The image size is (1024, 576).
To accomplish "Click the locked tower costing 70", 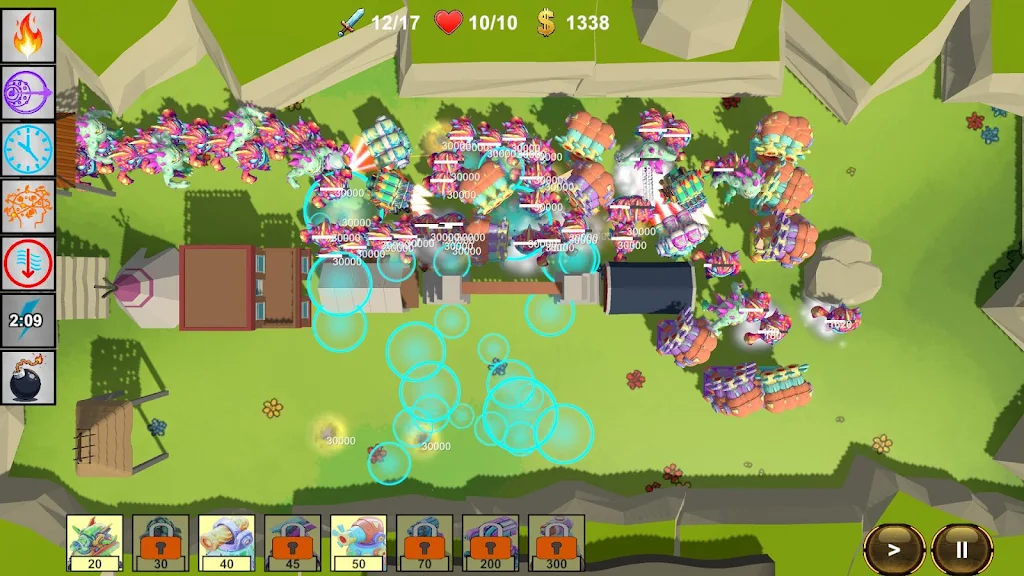I will 425,542.
